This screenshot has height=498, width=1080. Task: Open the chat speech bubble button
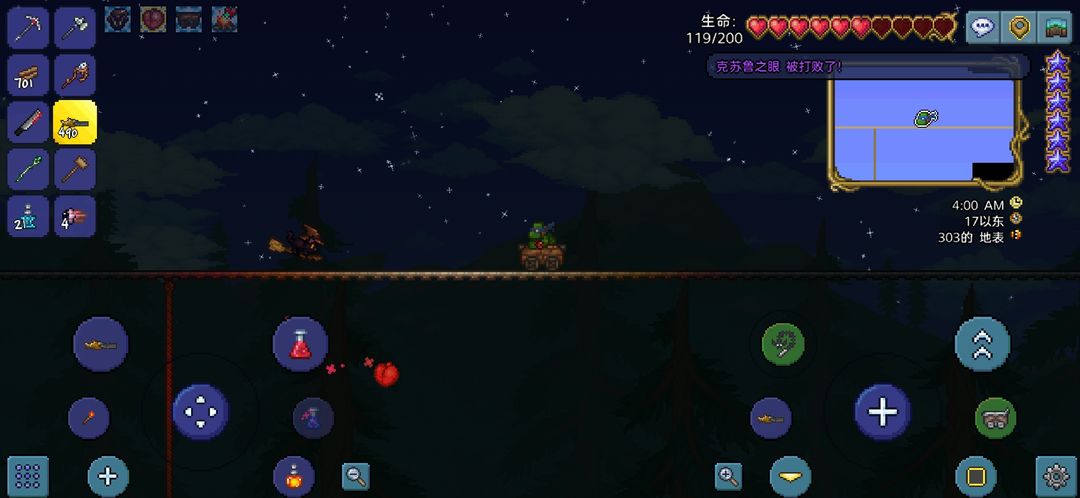982,27
